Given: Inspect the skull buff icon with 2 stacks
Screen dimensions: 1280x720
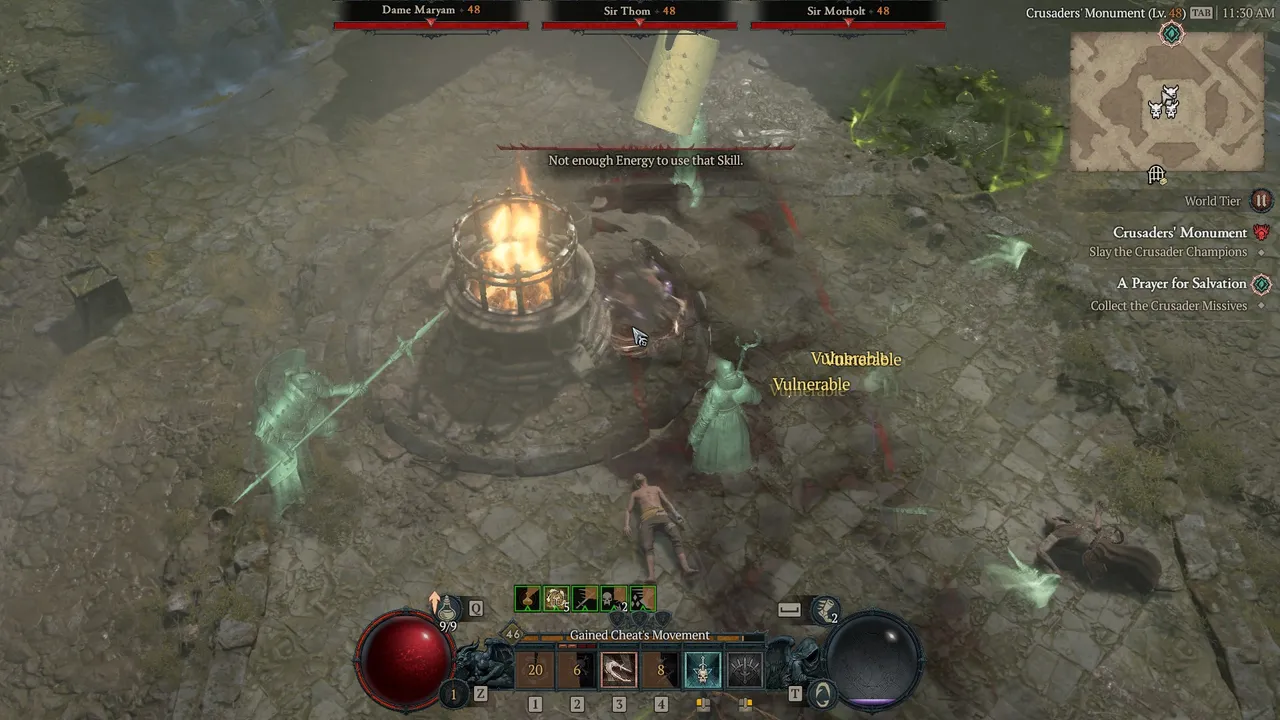Looking at the screenshot, I should [x=614, y=598].
